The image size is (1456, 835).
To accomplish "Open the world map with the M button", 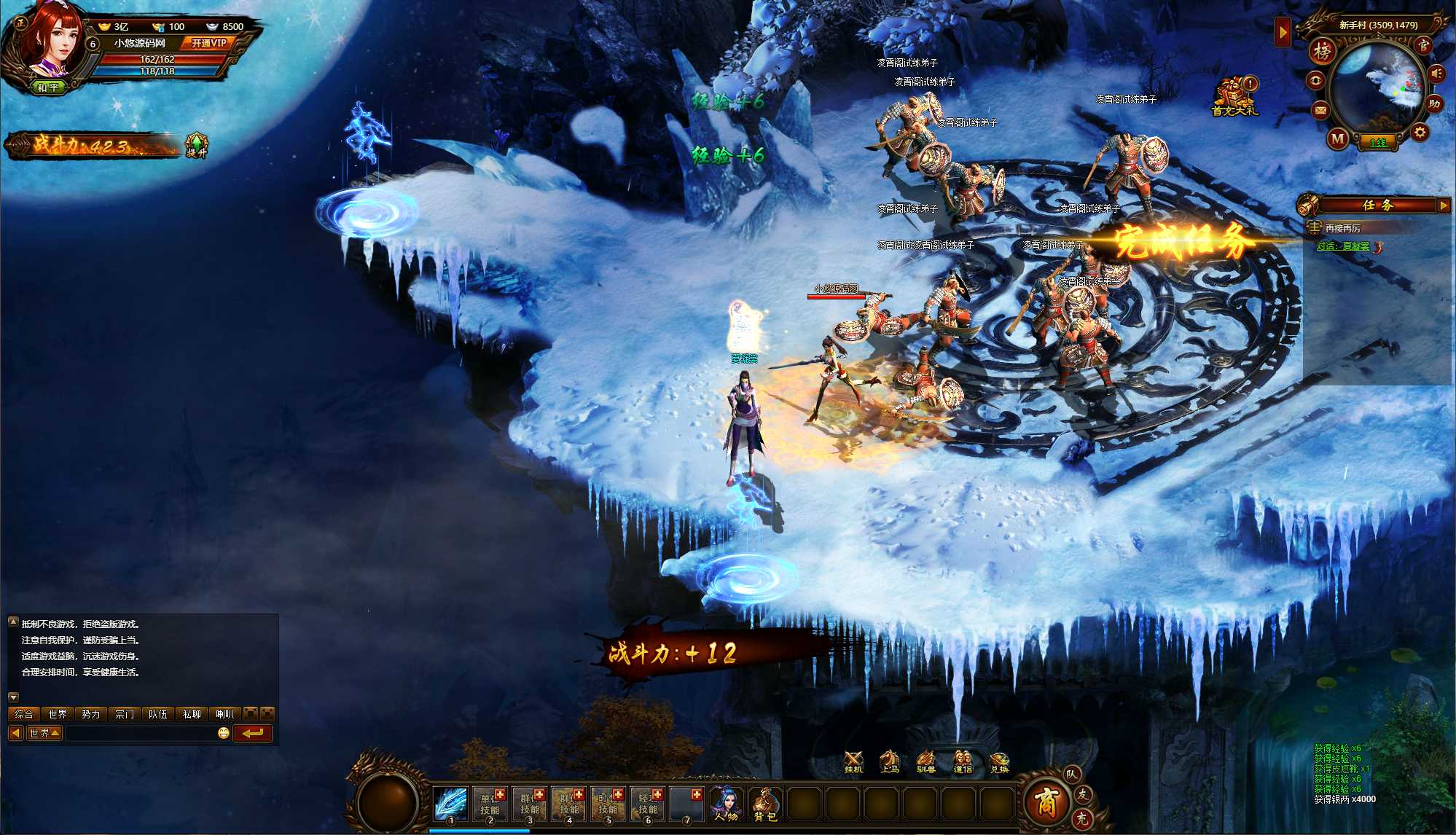I will point(1338,138).
